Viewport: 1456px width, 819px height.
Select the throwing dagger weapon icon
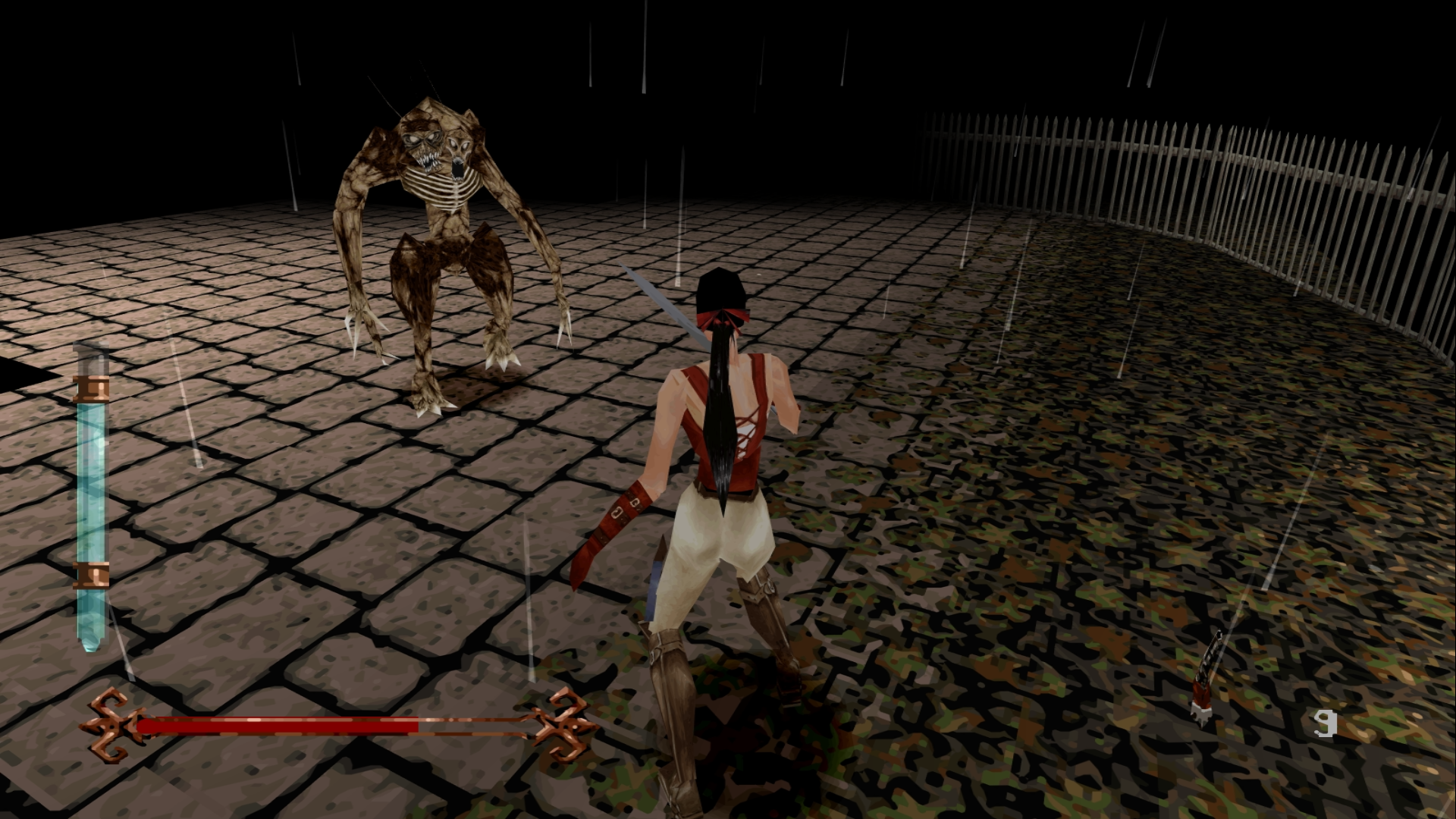coord(1205,680)
